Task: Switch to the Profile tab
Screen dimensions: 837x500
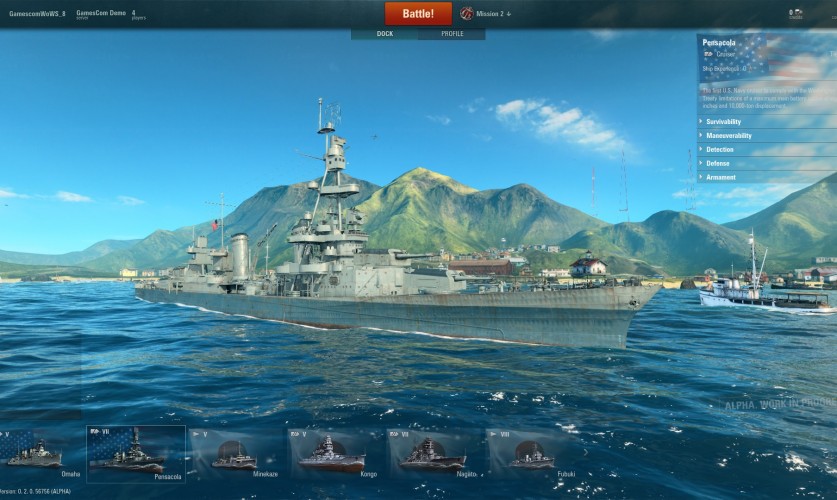Action: point(452,34)
